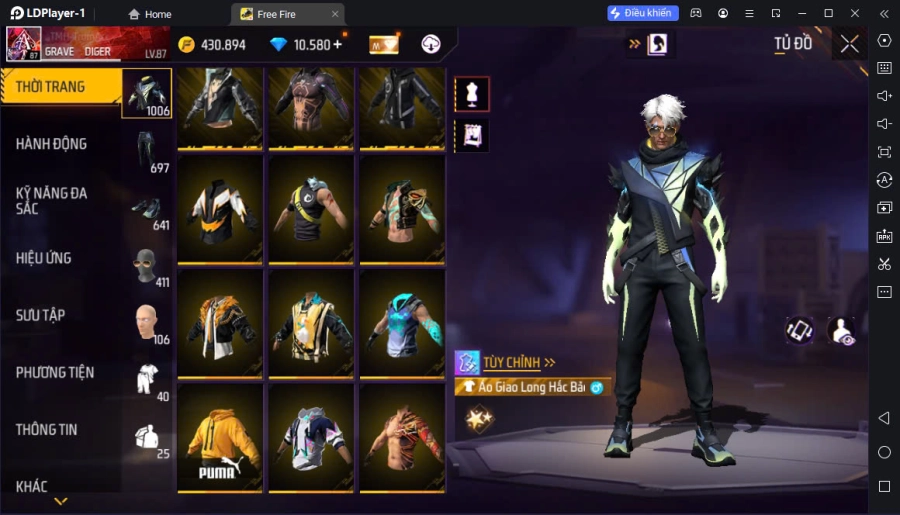
Task: Switch to the LDPlayer Home tab
Action: [x=149, y=14]
